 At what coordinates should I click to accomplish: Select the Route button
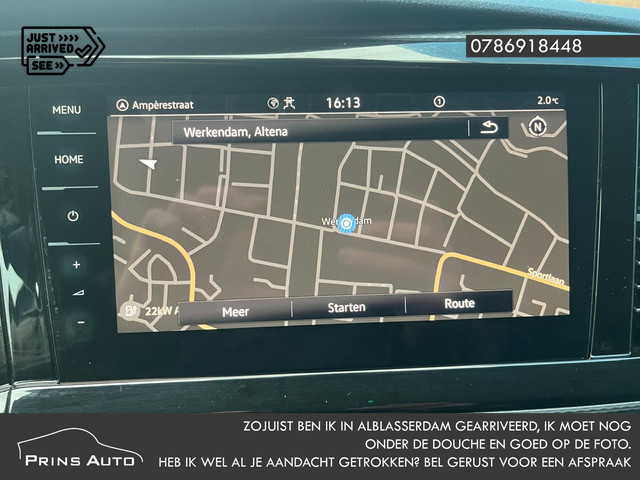(x=459, y=303)
